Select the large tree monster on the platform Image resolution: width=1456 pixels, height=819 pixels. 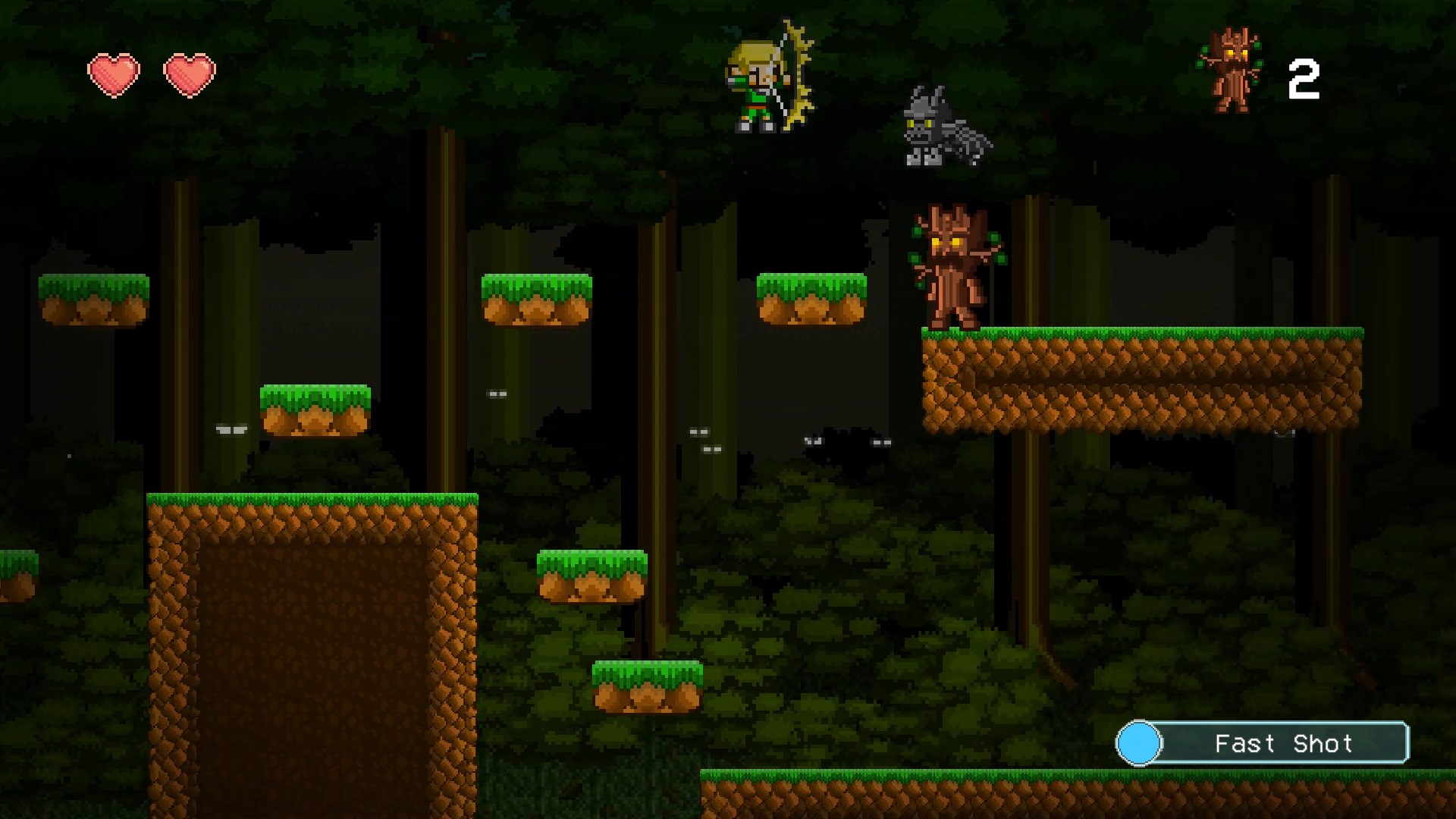pos(952,269)
